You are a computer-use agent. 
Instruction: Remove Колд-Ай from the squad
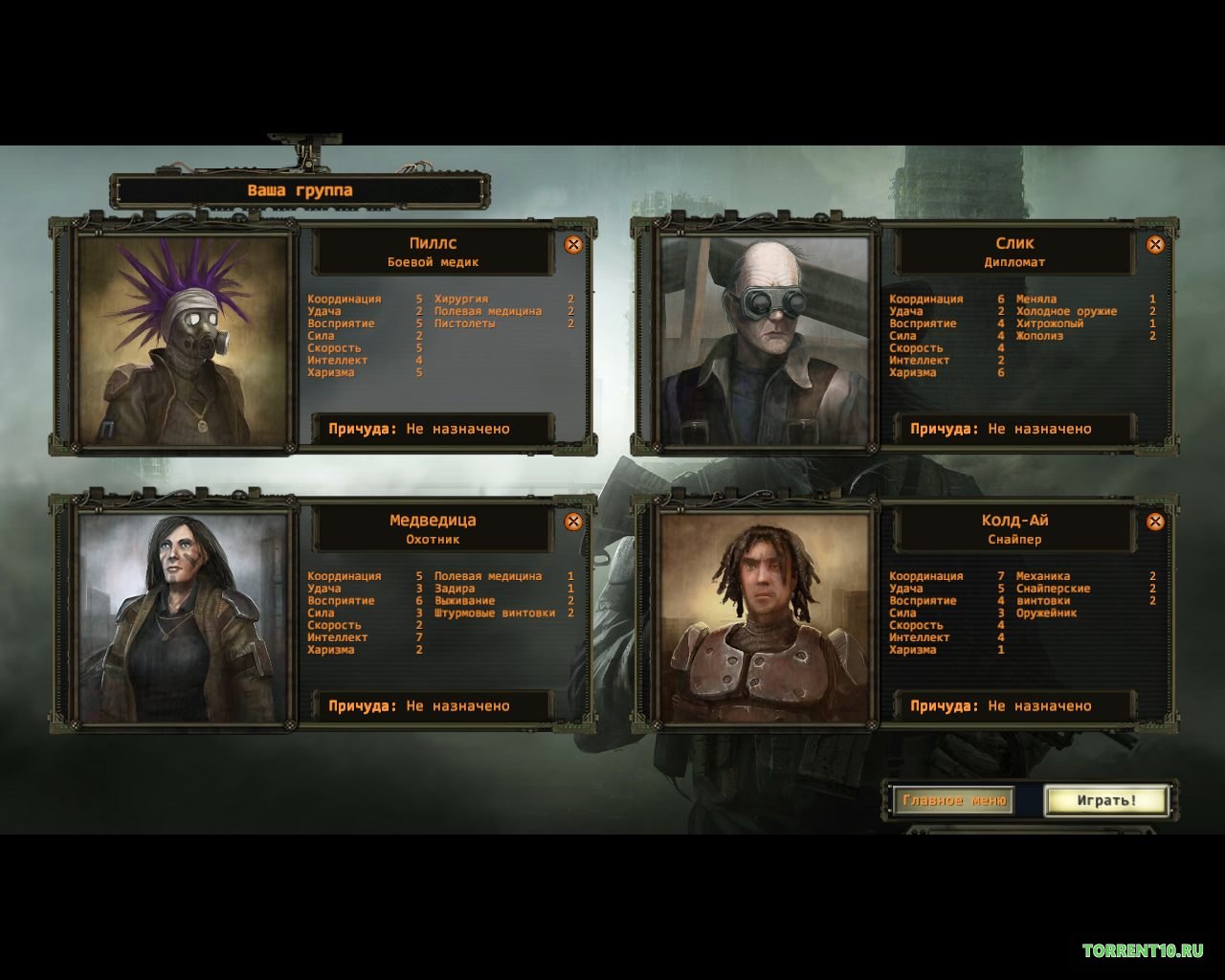[x=1155, y=522]
